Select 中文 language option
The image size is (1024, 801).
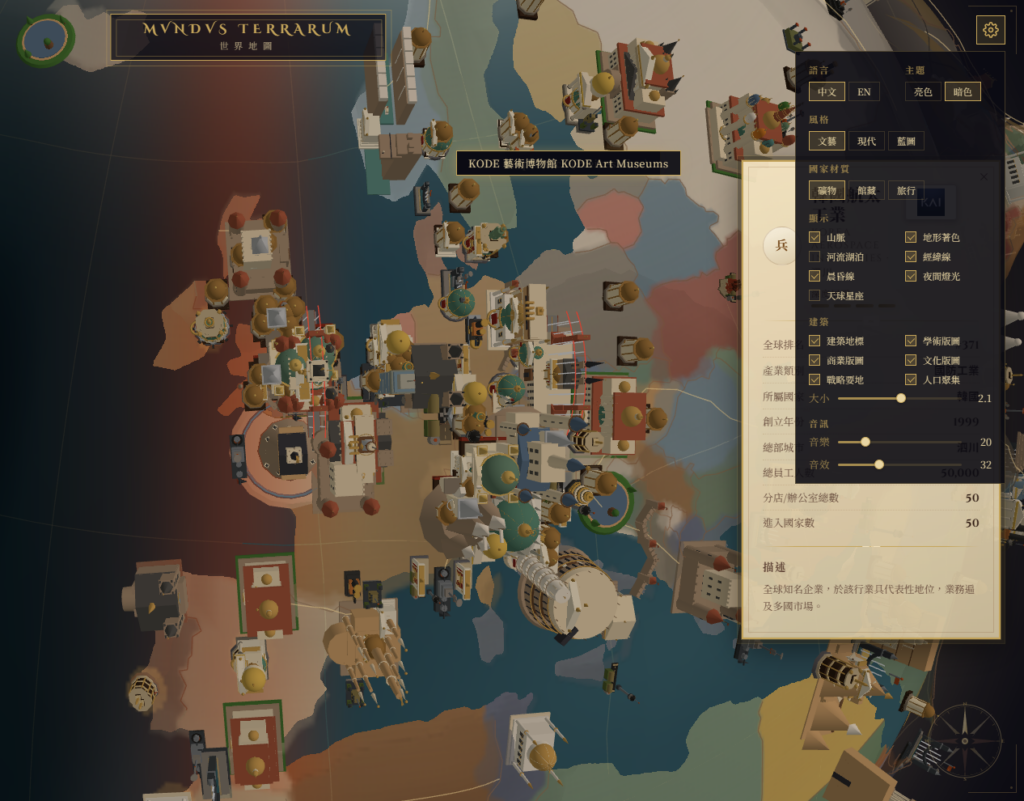pos(826,92)
